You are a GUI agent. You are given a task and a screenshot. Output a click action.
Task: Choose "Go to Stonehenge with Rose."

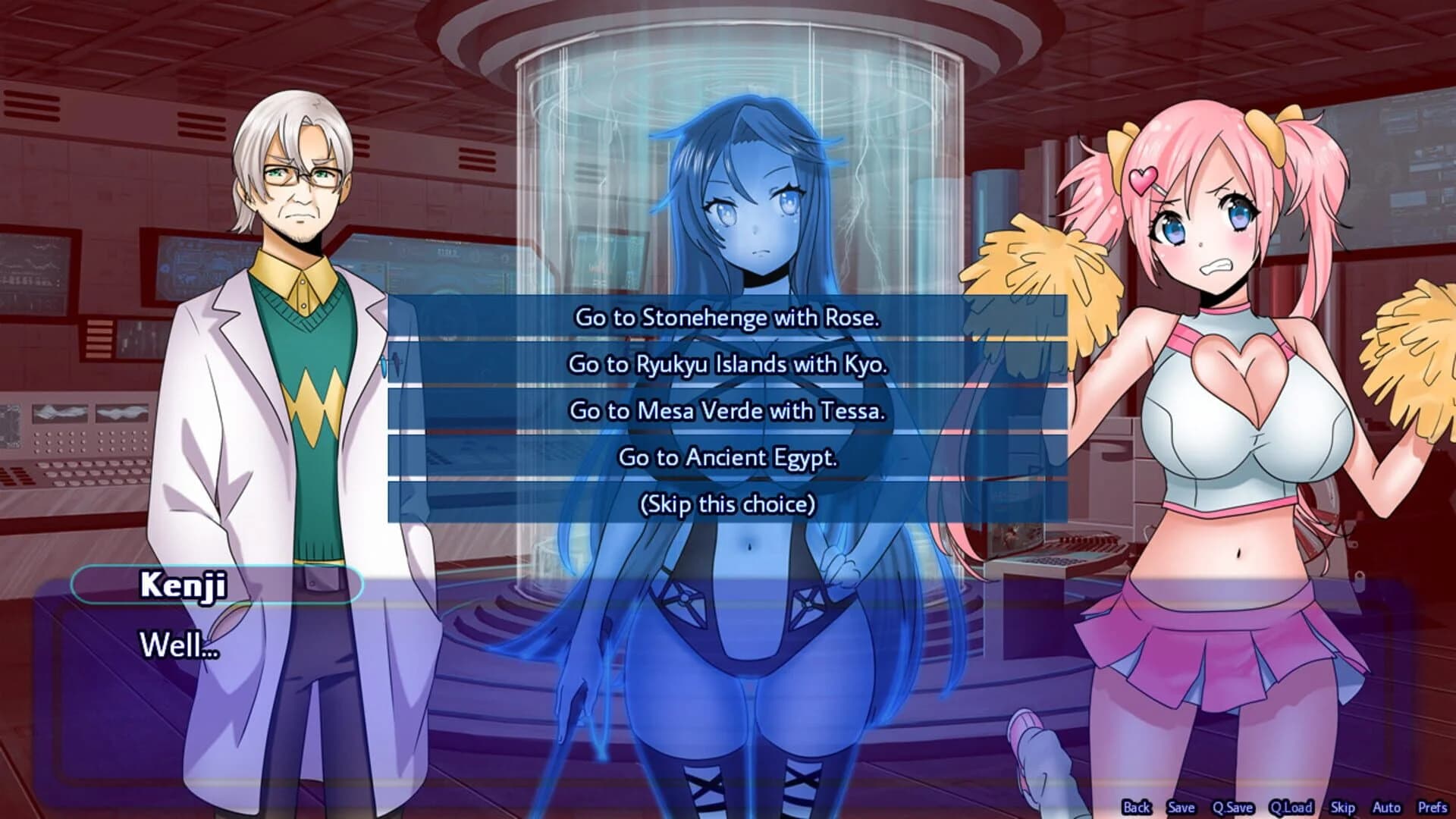[726, 318]
